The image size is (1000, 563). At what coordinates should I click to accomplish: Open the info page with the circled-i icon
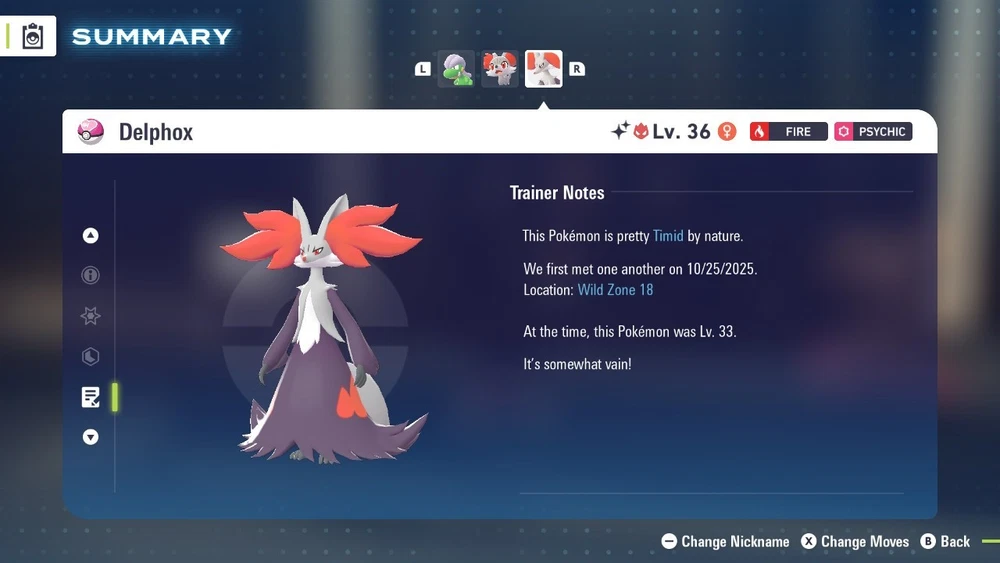pos(91,275)
